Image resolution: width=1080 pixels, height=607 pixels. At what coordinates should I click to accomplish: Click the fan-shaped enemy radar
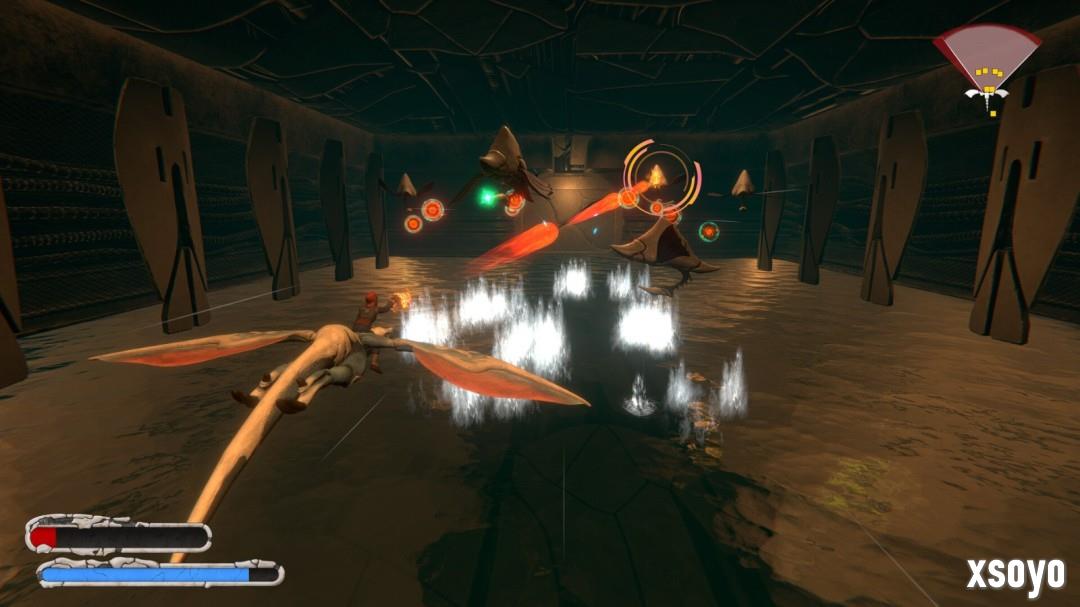coord(988,62)
